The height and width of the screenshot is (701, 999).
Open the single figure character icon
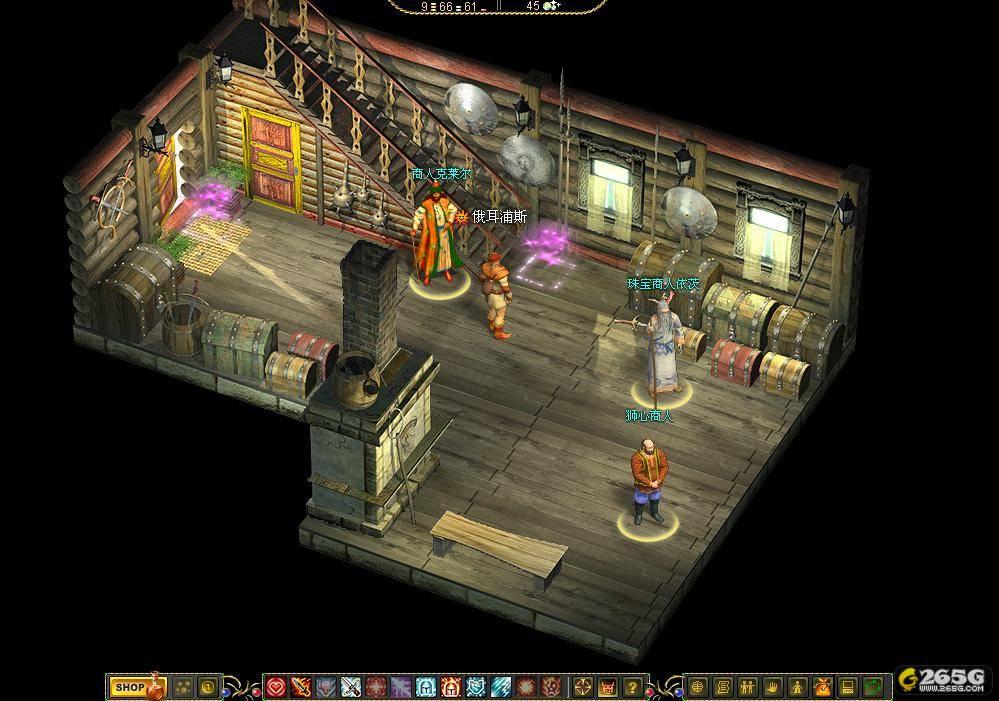tap(798, 687)
